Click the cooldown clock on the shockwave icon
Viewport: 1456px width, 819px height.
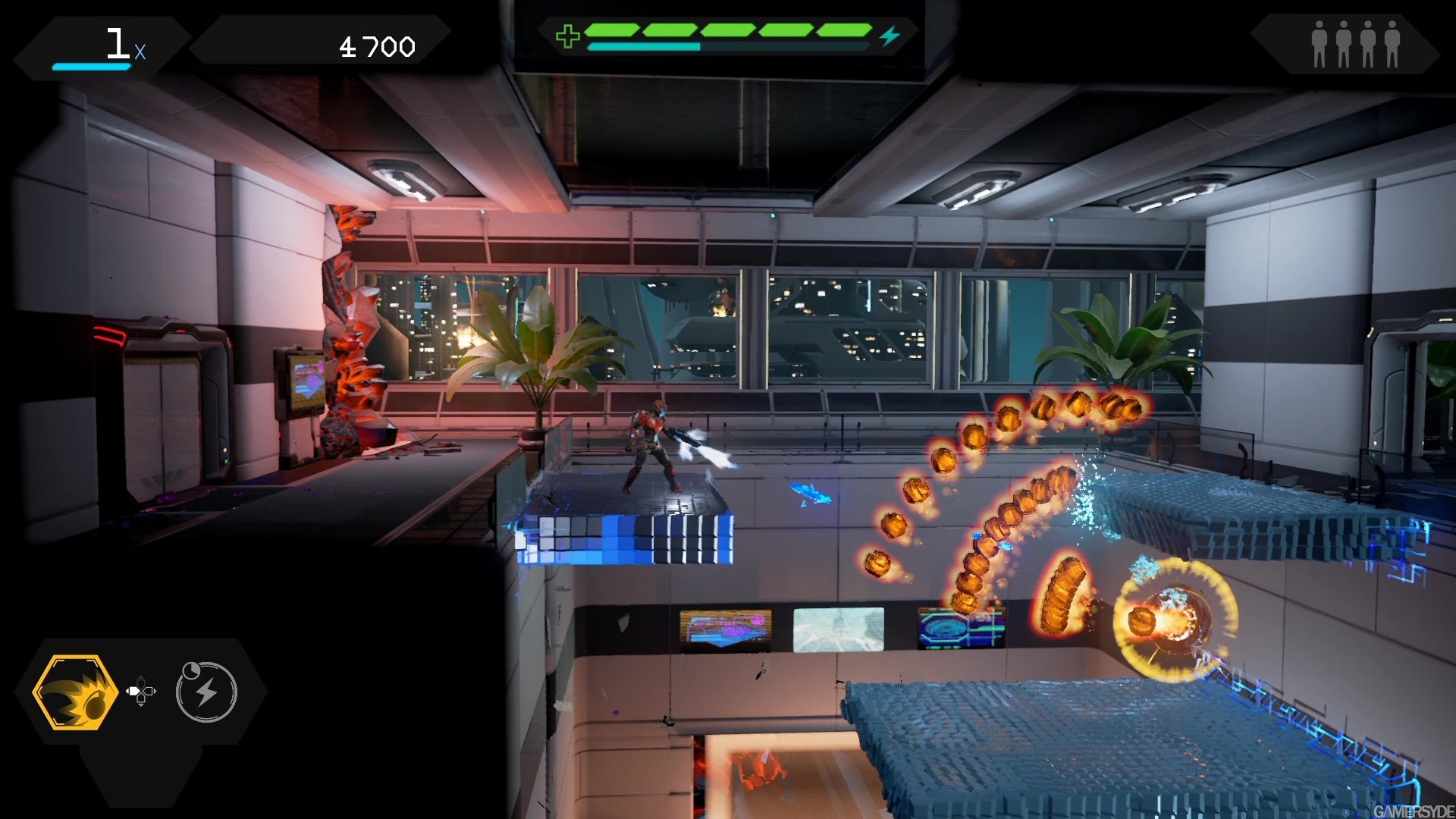(x=191, y=669)
